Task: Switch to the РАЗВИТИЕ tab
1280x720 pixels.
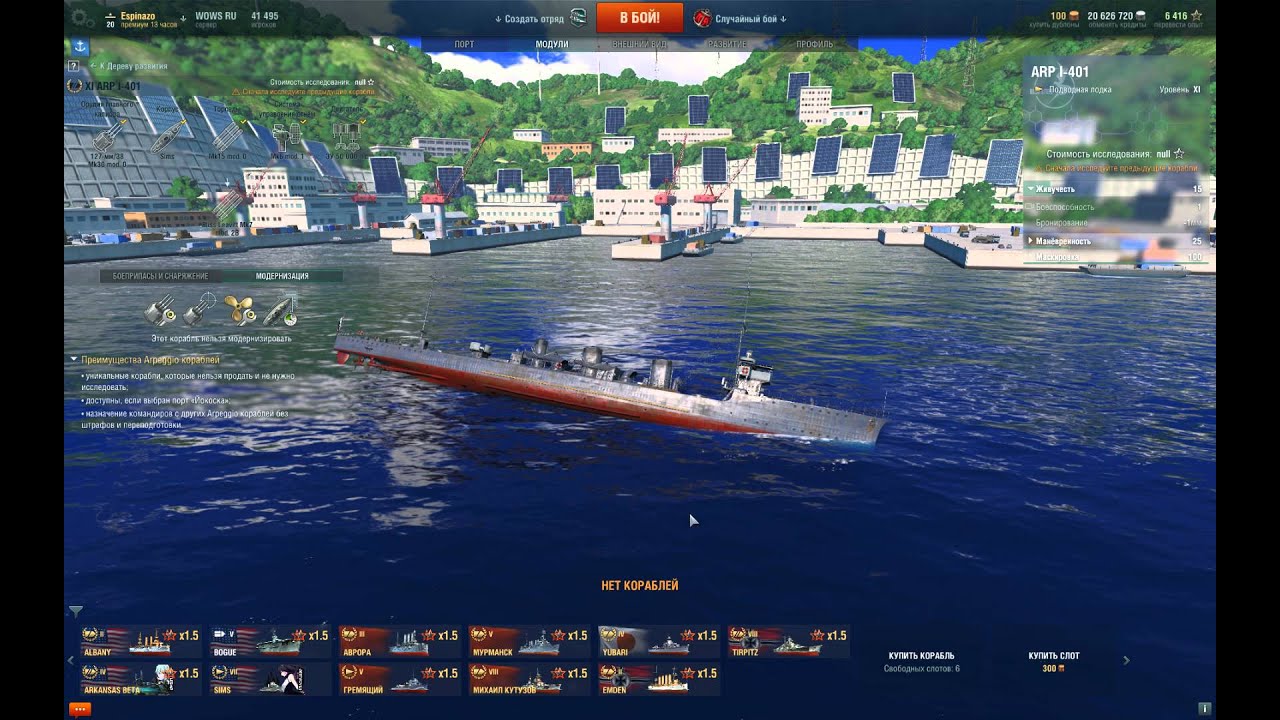Action: 727,45
